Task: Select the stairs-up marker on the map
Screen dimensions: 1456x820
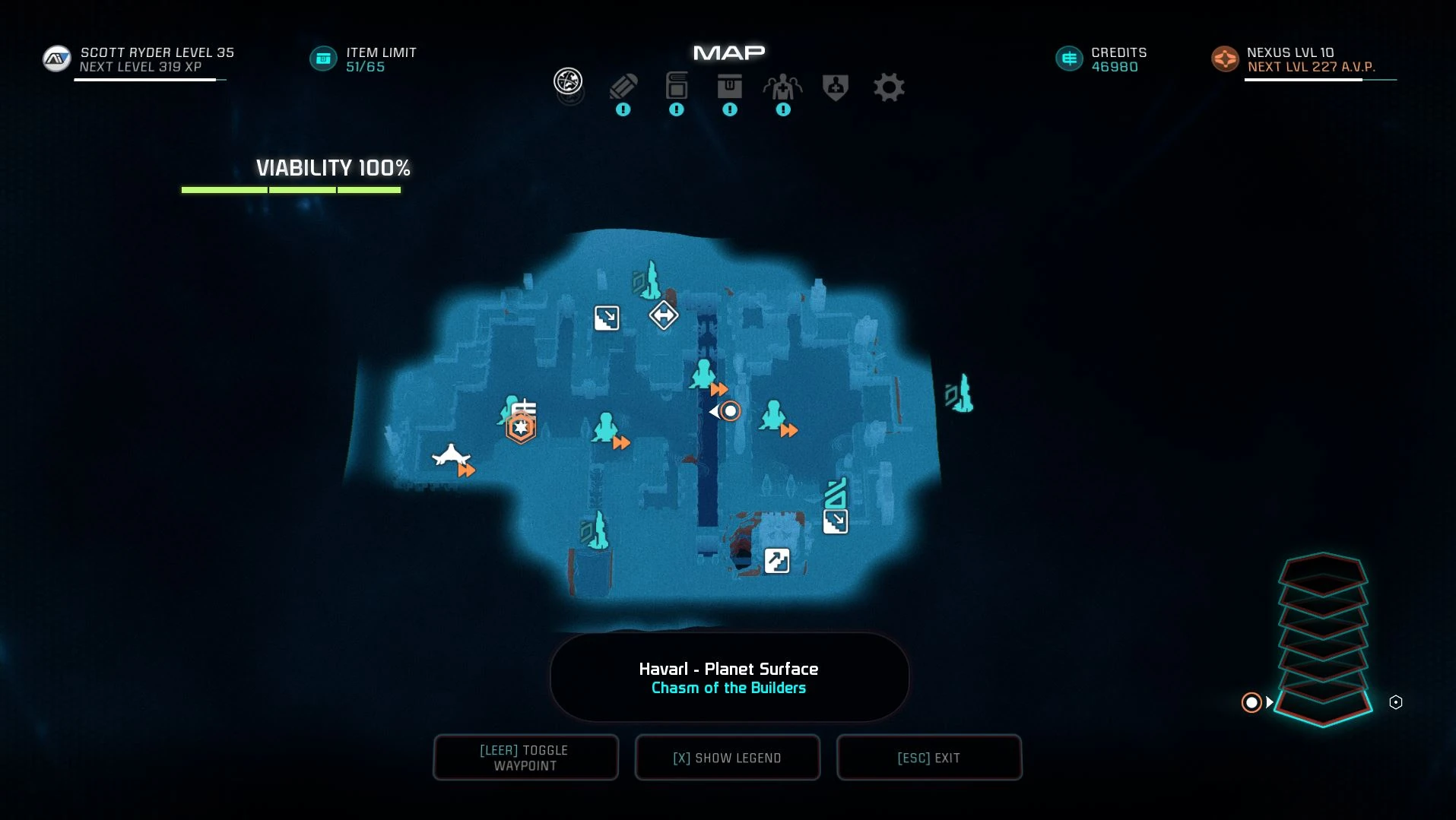Action: click(777, 561)
